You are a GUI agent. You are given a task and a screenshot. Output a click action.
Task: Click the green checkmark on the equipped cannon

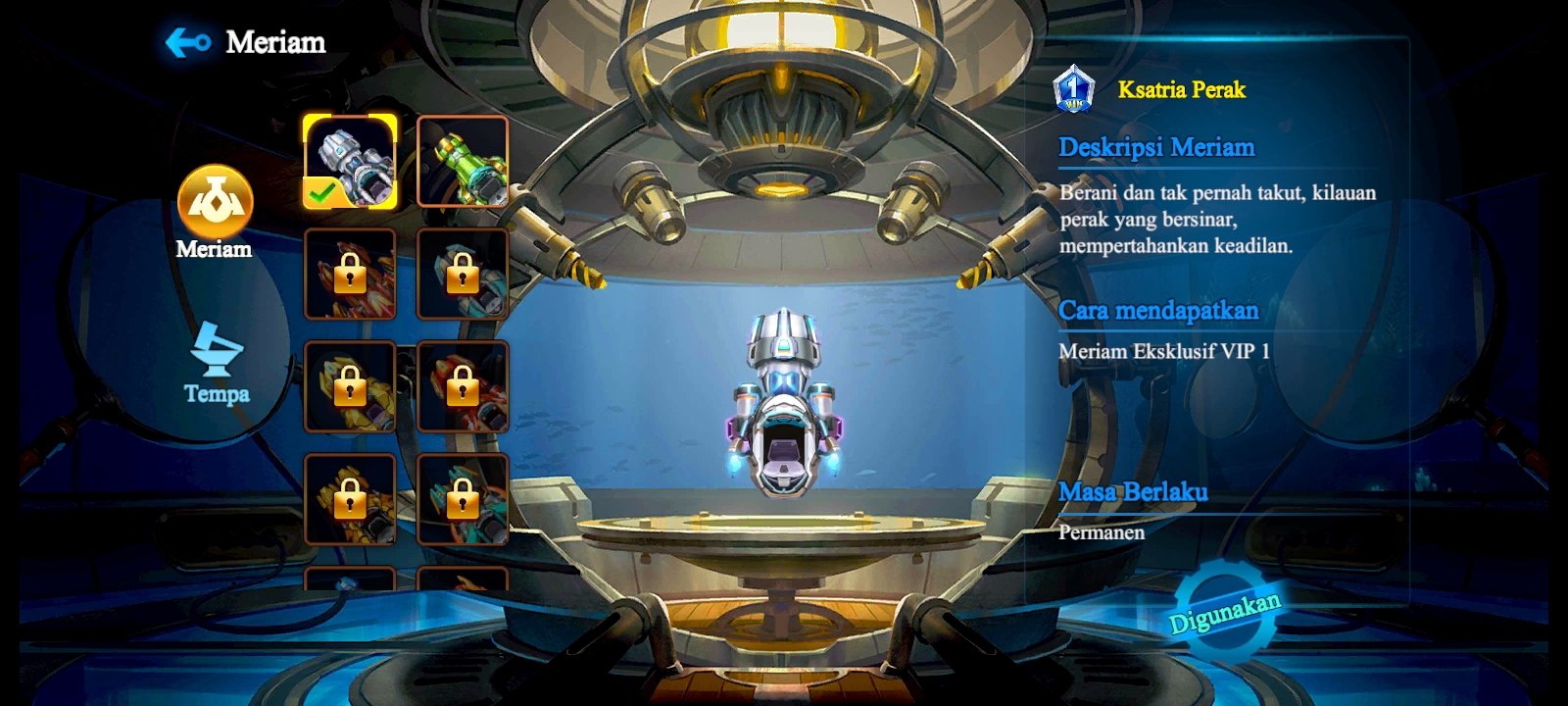click(320, 195)
